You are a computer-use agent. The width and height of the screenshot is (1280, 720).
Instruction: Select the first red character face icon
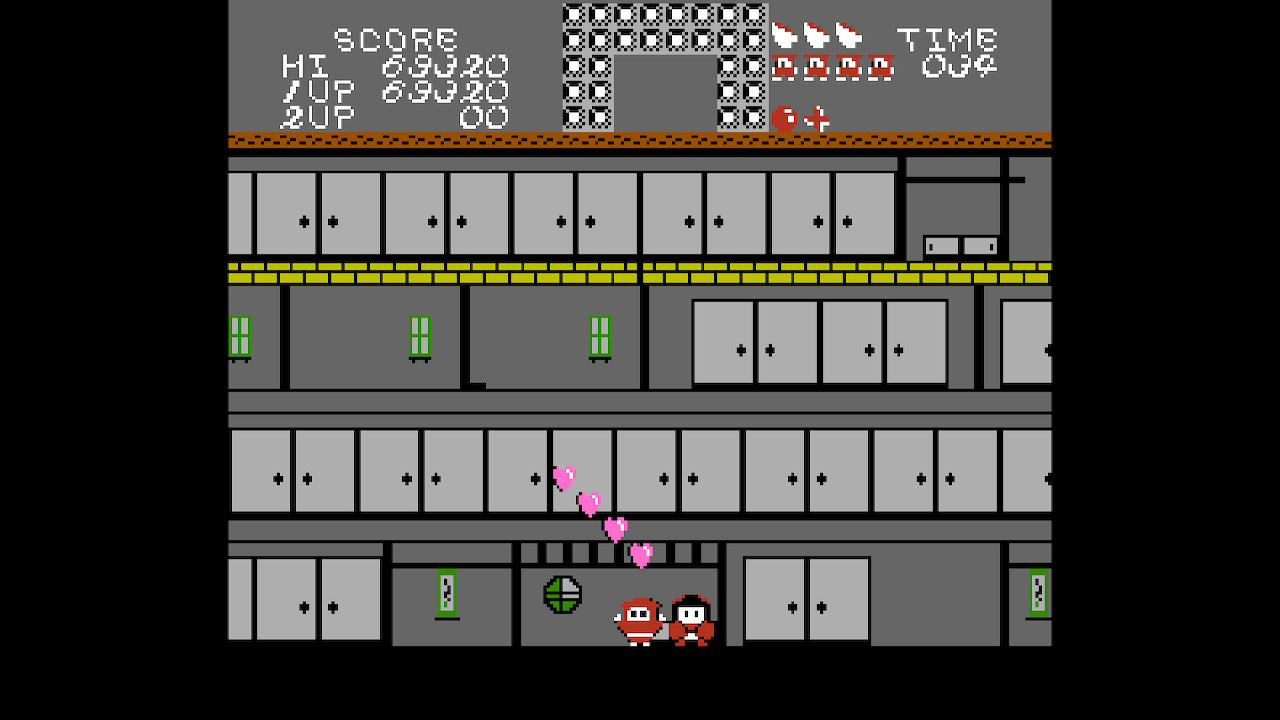[786, 69]
